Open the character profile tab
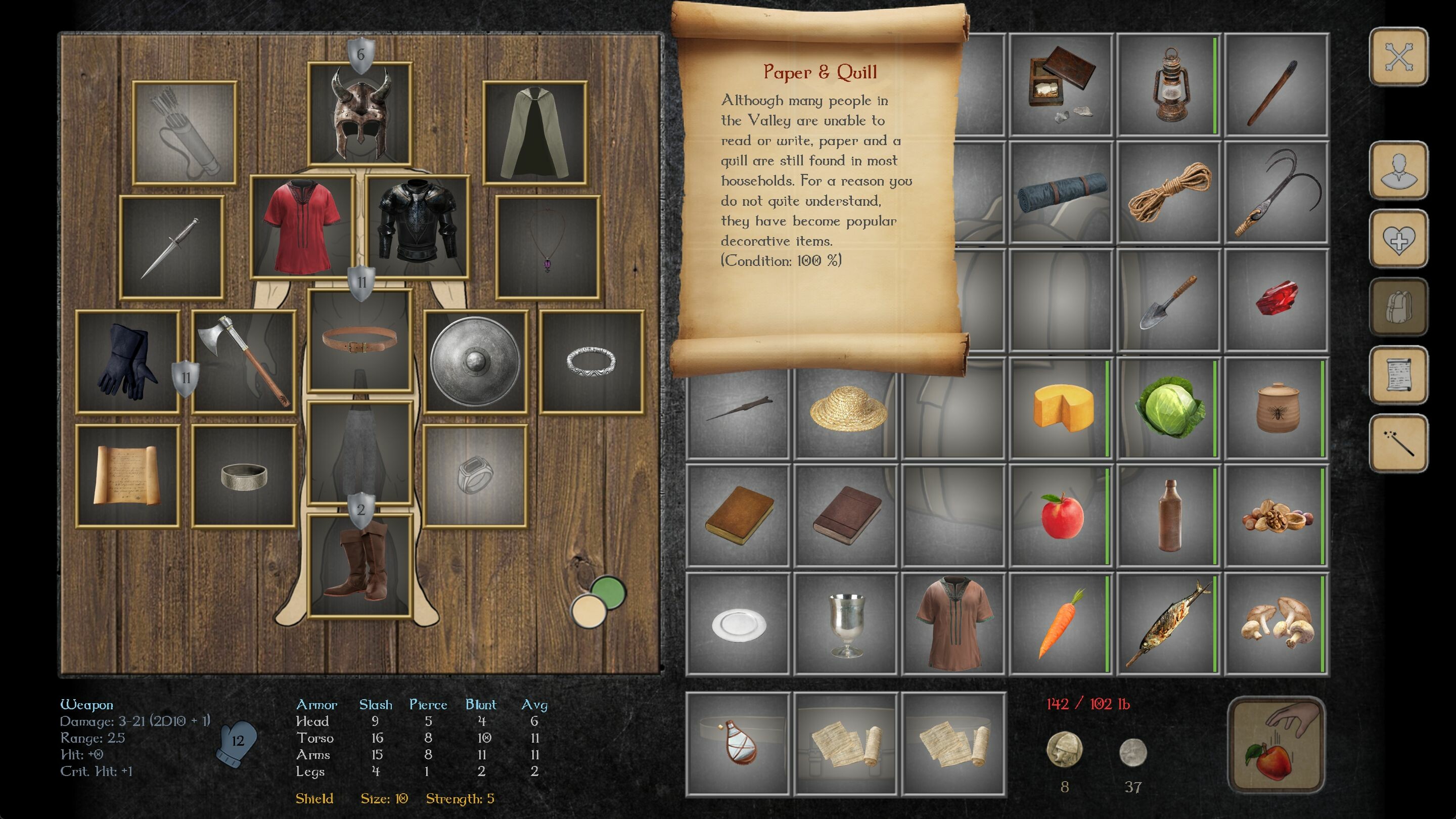 pos(1398,170)
